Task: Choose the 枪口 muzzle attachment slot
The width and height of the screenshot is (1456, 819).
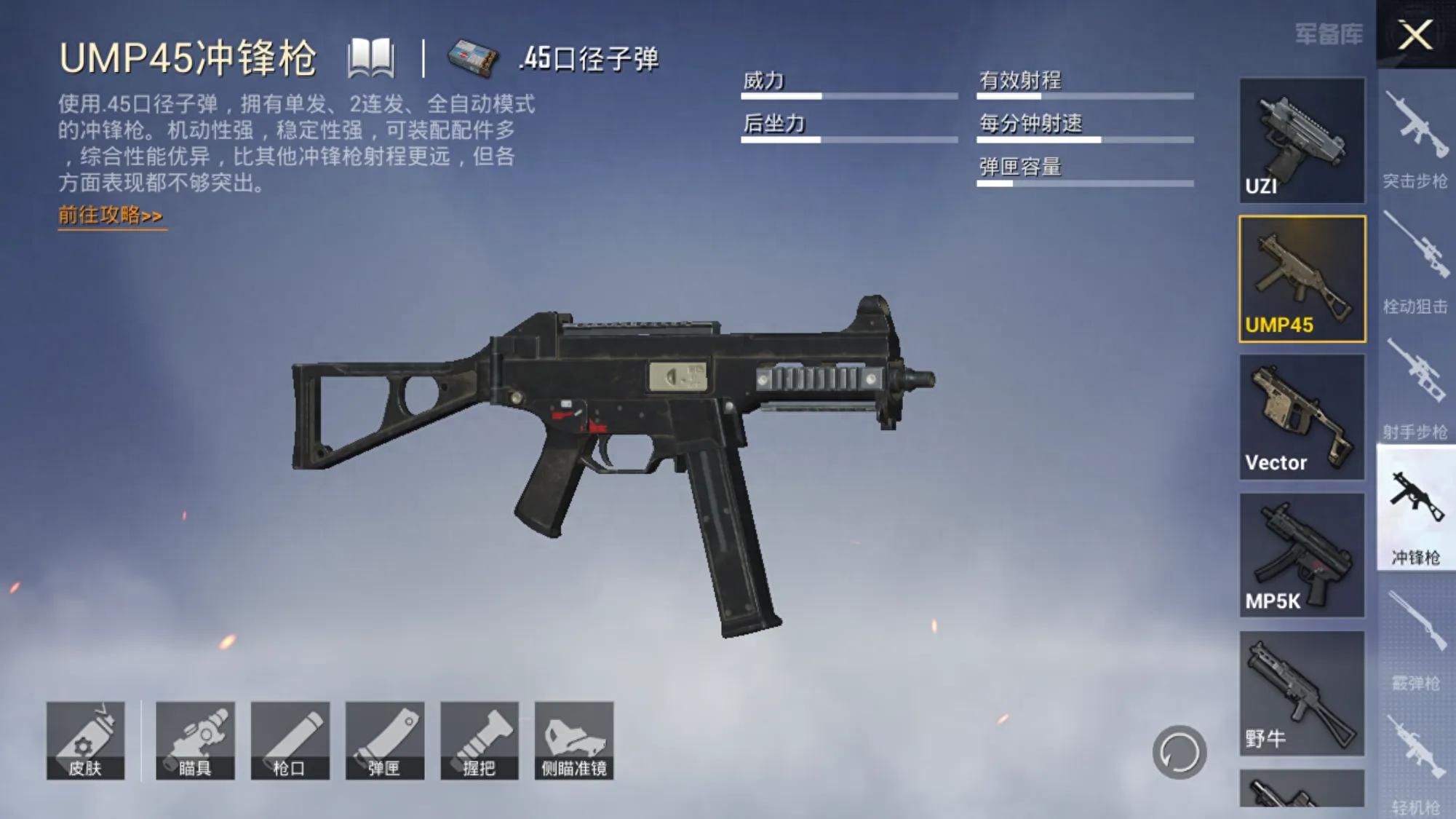Action: point(290,740)
